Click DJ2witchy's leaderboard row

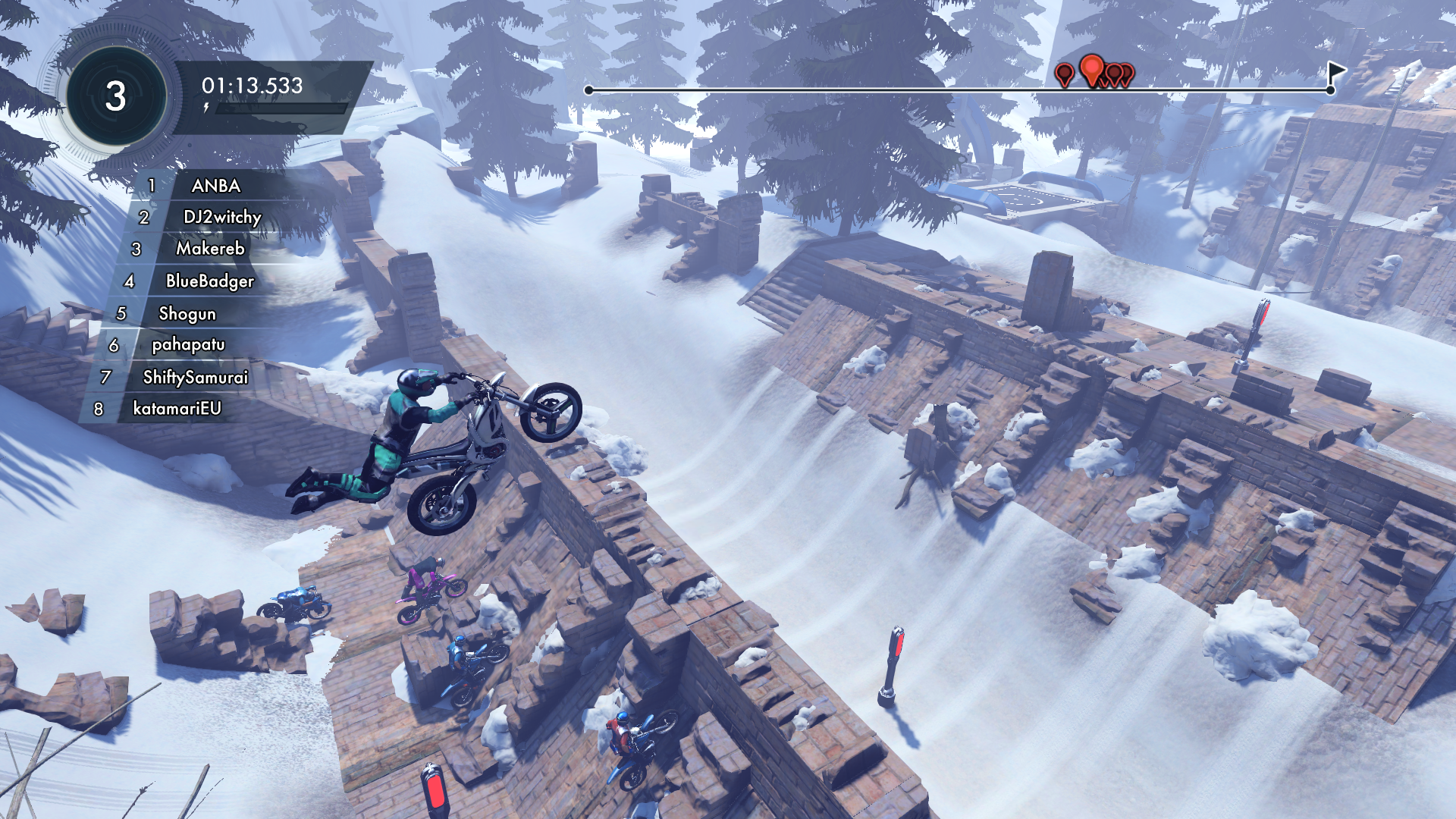[221, 218]
